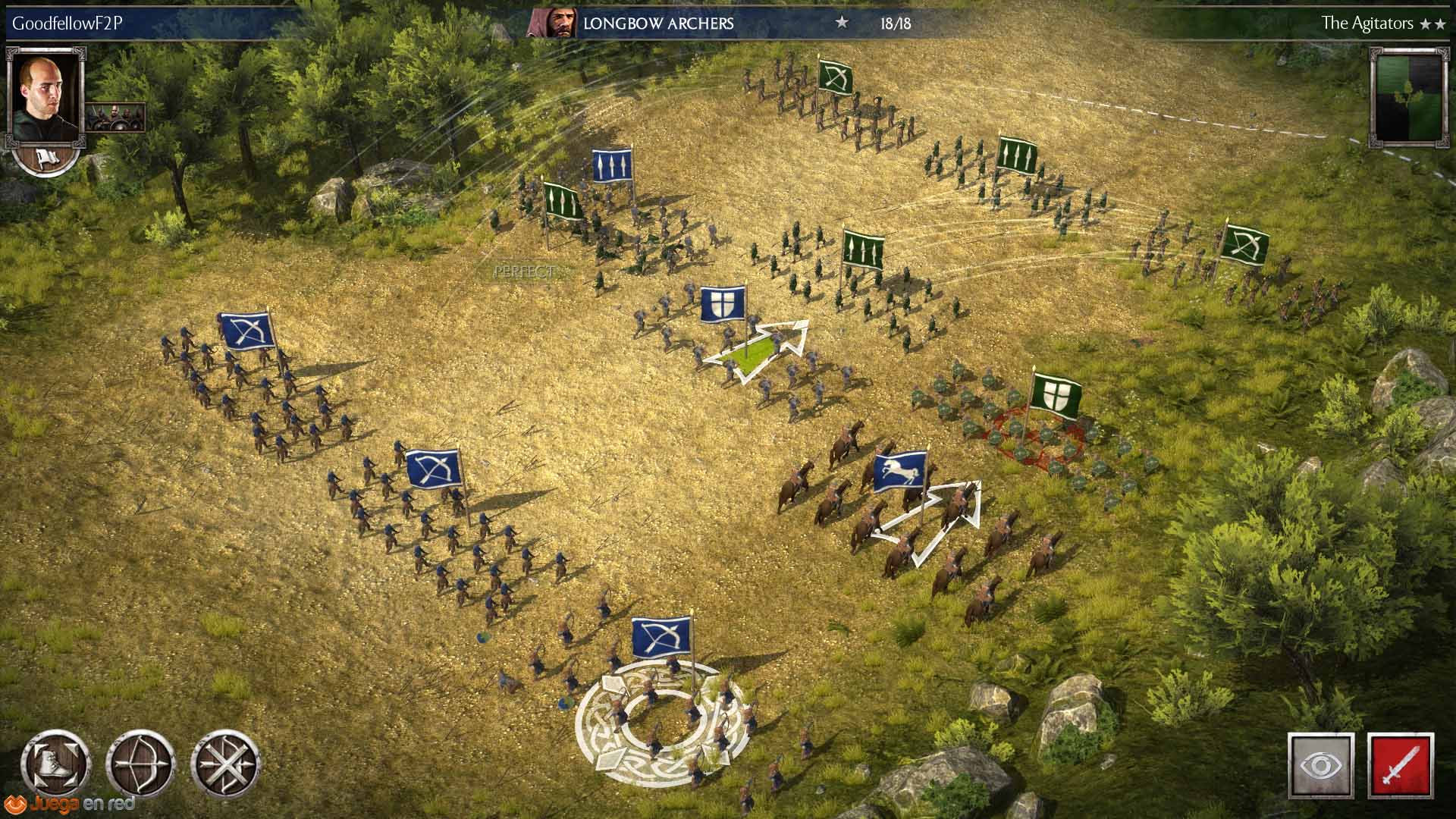Target the green shield banner enemy unit

(1054, 396)
